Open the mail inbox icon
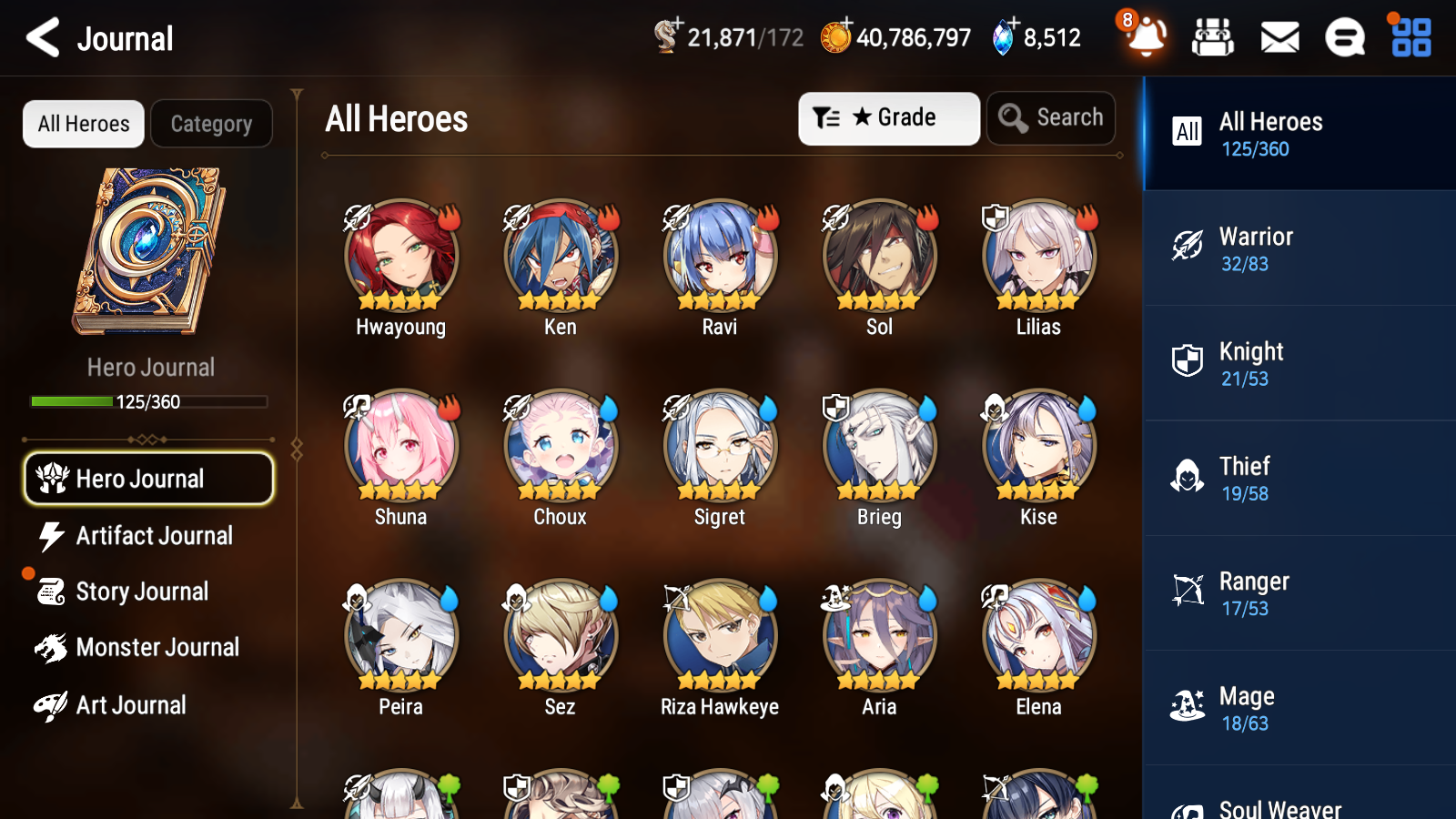The height and width of the screenshot is (819, 1456). [x=1279, y=38]
